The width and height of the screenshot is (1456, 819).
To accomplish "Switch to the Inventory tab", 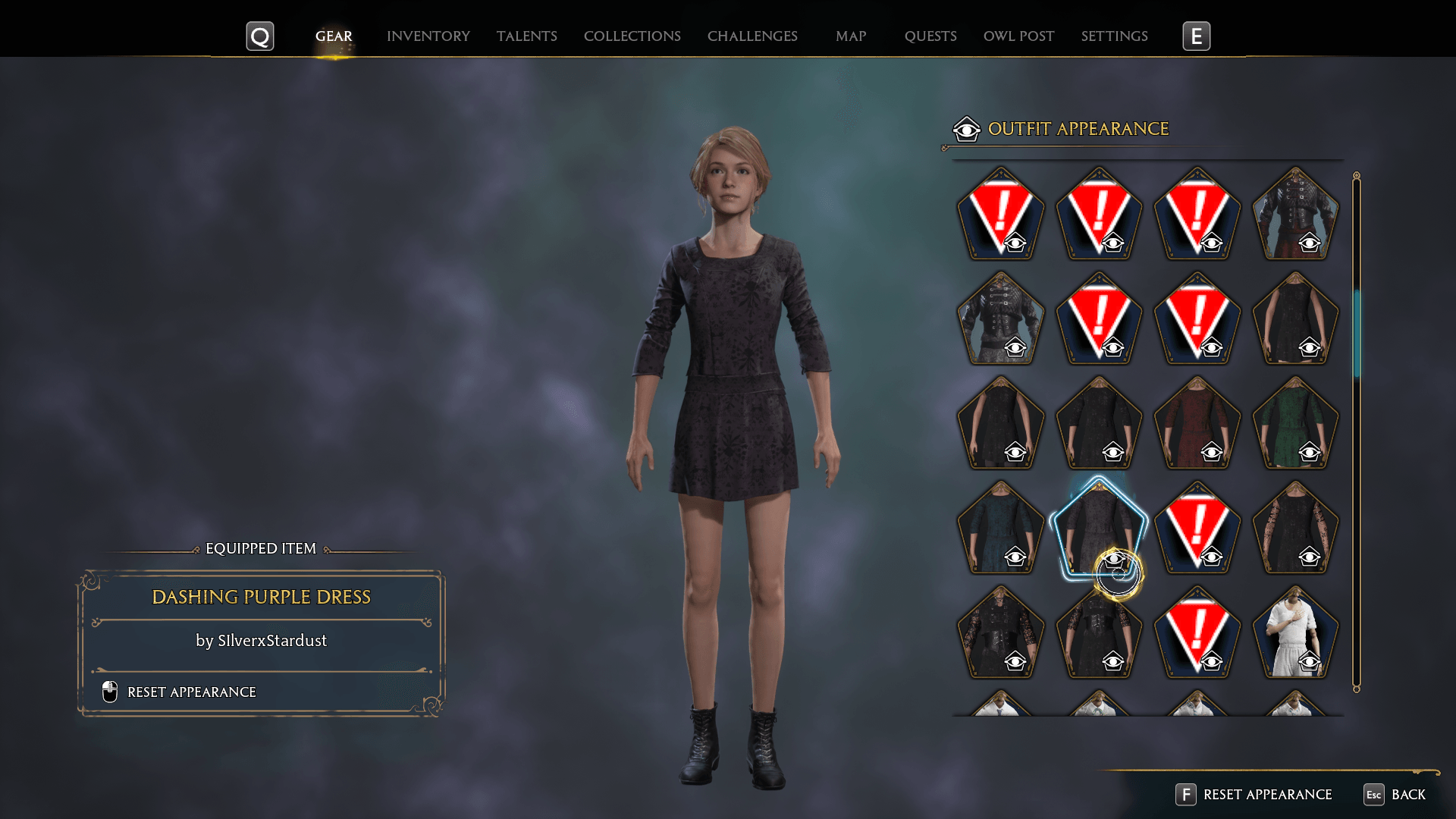I will coord(428,36).
